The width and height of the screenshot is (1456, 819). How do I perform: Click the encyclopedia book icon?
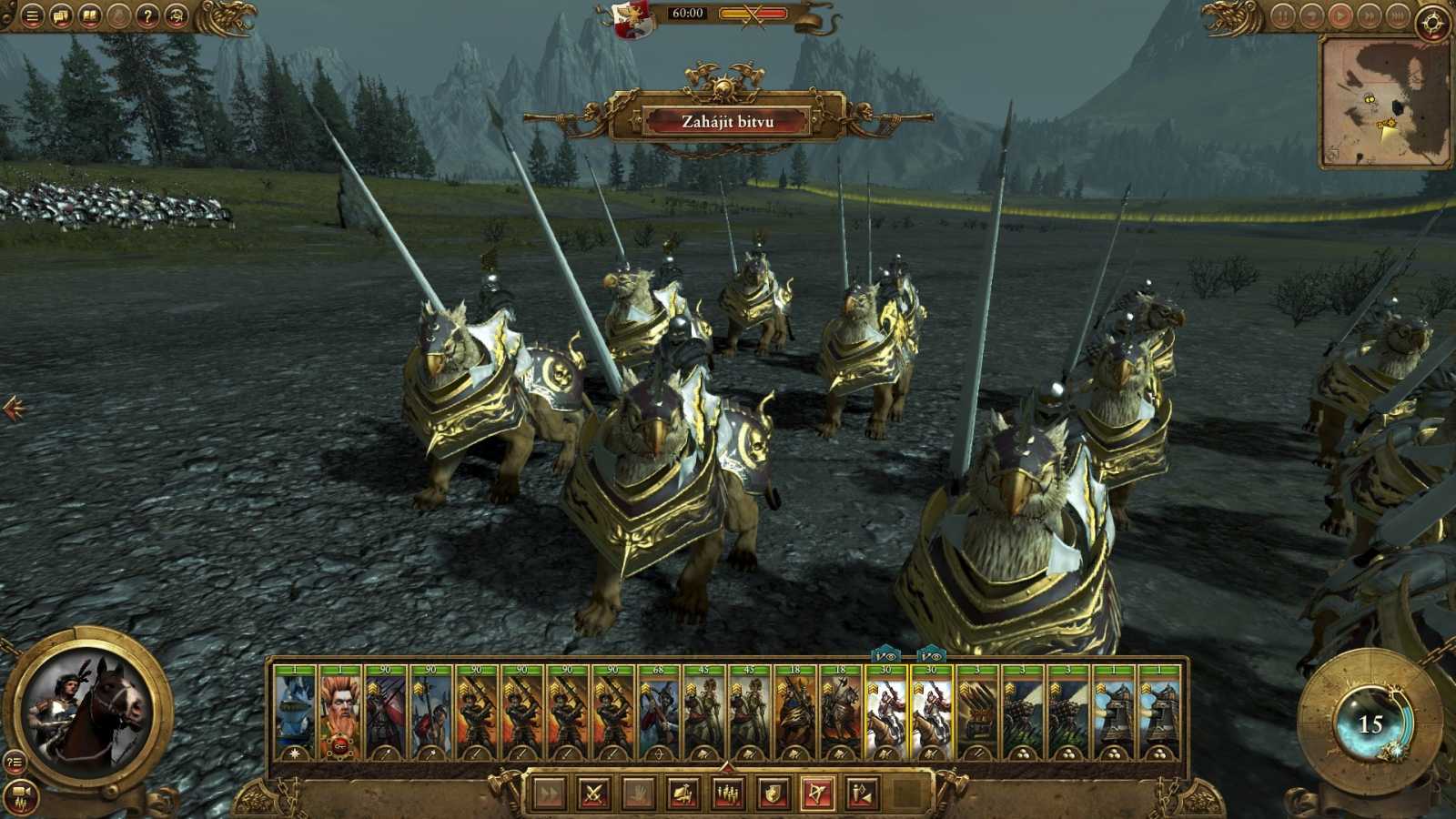click(x=90, y=15)
